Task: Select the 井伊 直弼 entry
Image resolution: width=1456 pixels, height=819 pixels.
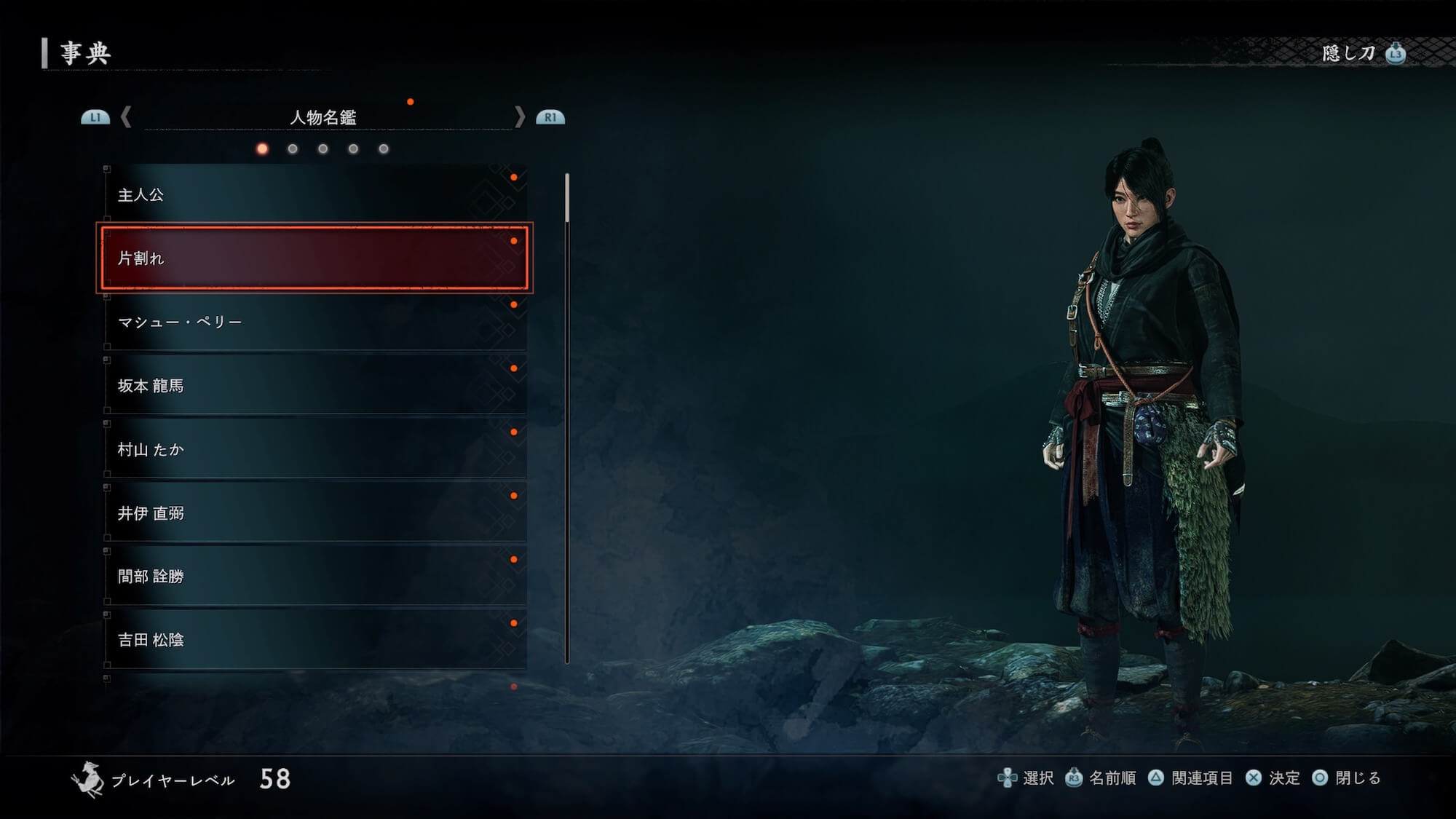Action: click(x=314, y=513)
